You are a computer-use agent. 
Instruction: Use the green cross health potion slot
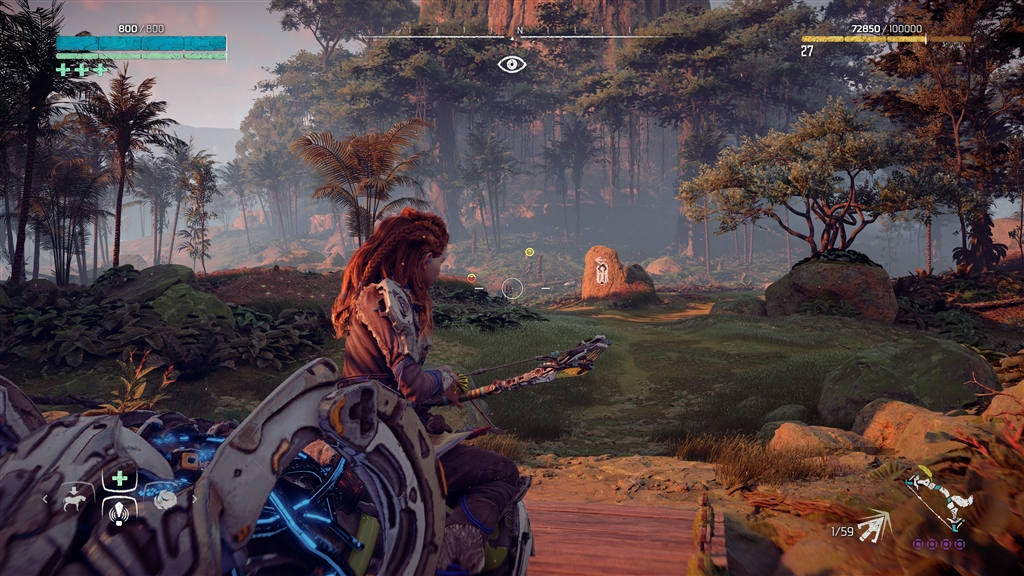(x=119, y=479)
